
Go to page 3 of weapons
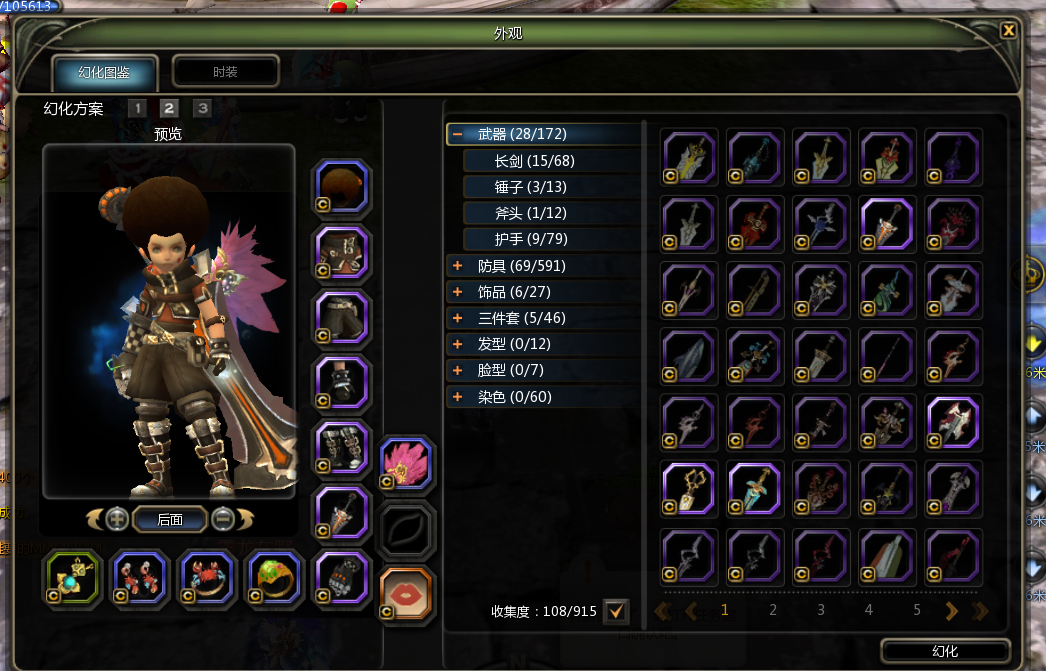tap(821, 610)
